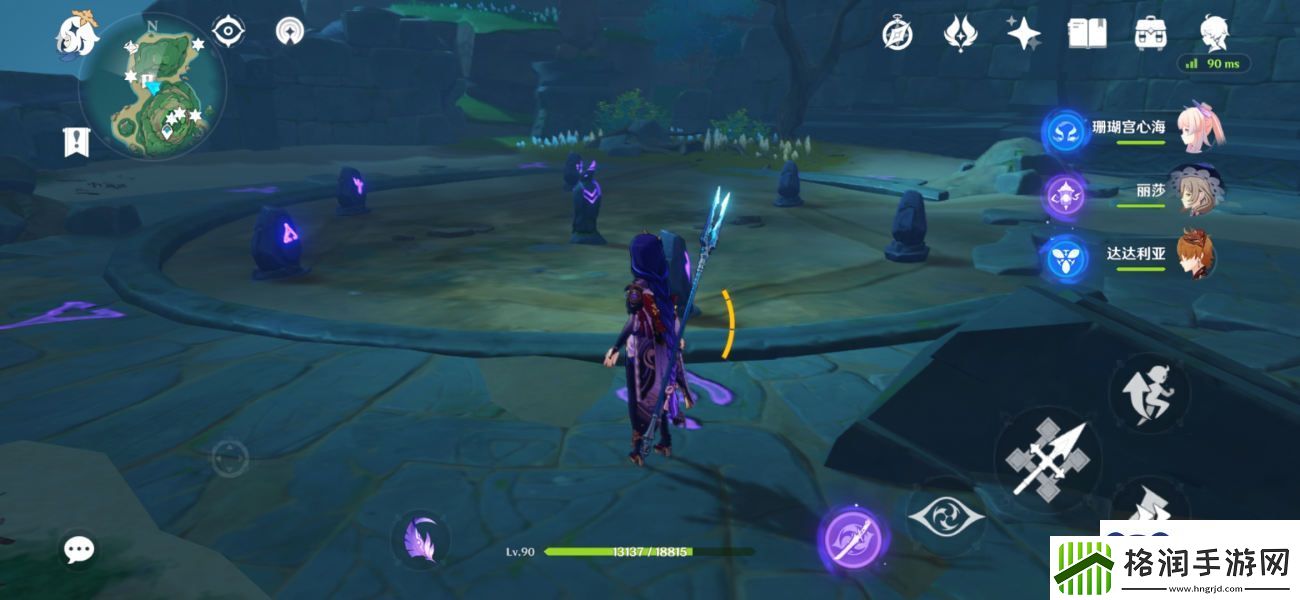Tap the spear normal attack button
1300x600 pixels.
point(1046,460)
